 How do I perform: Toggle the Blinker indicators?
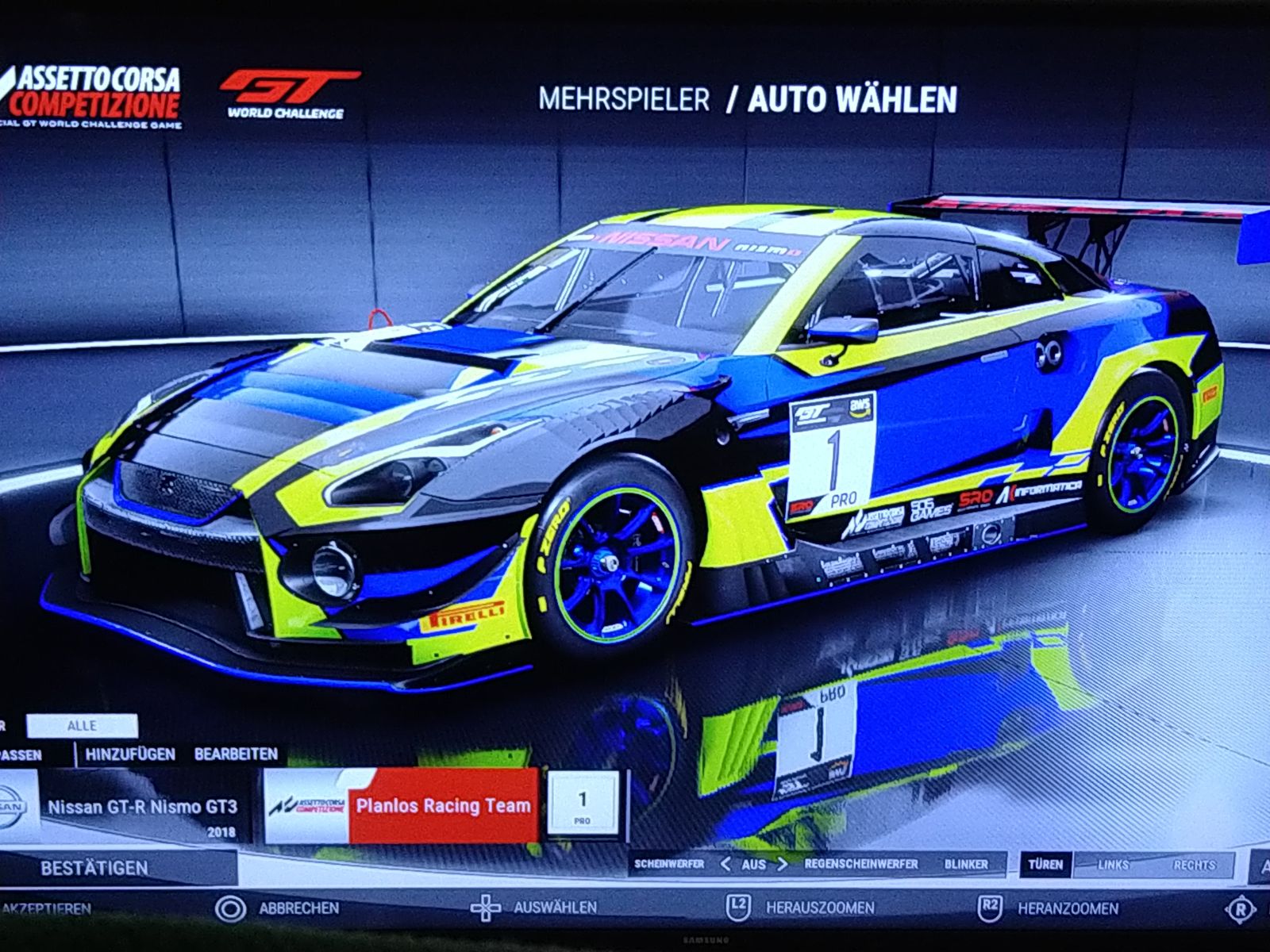[966, 864]
